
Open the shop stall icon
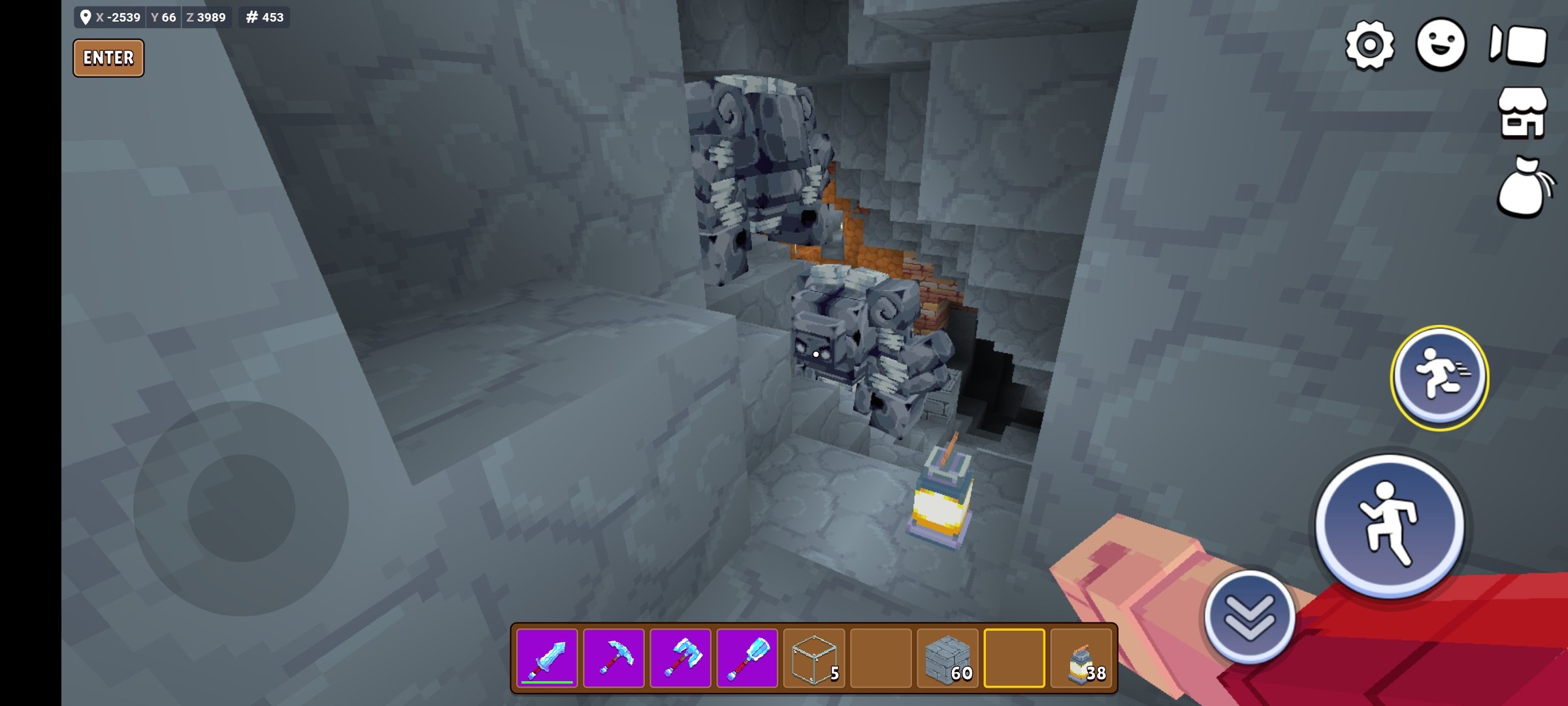(x=1522, y=113)
